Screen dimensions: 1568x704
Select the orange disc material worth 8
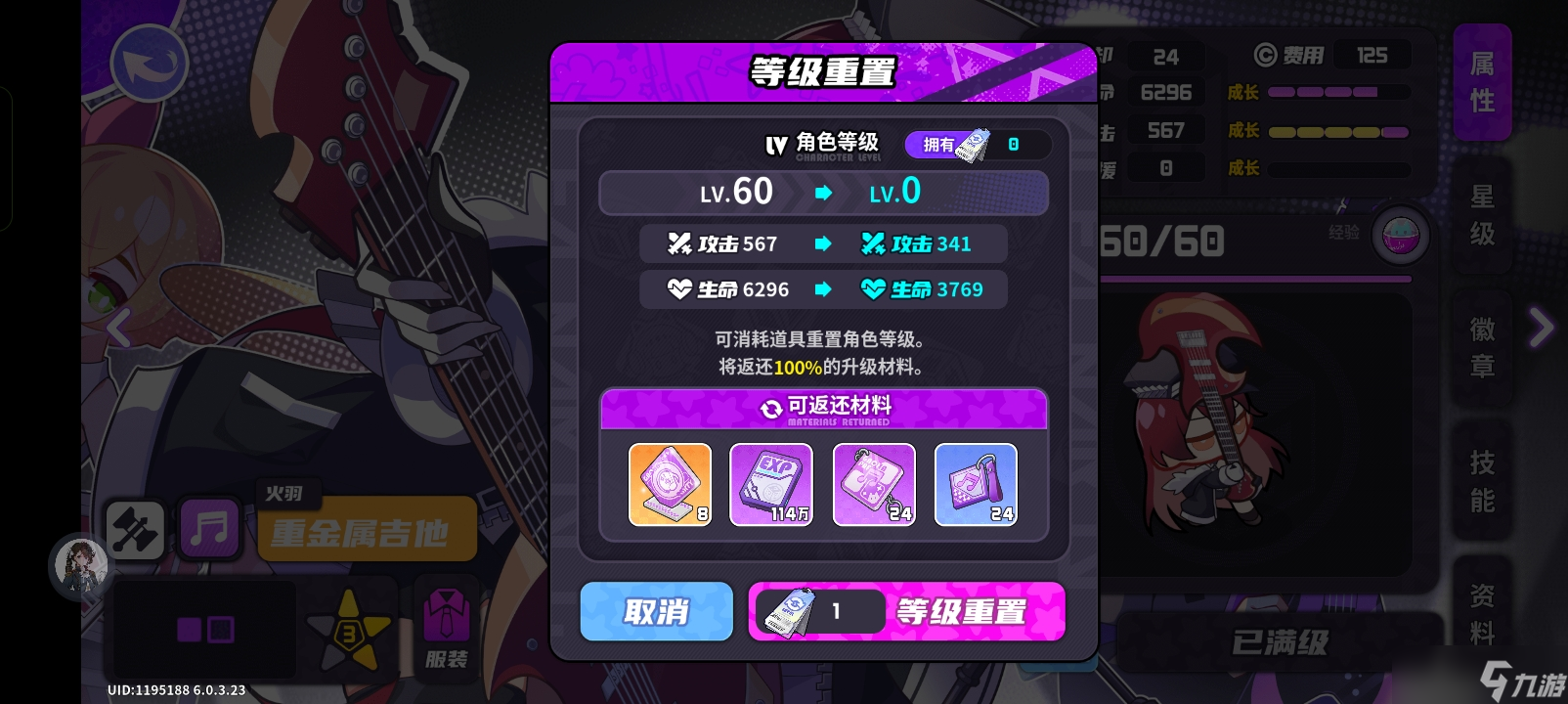(671, 484)
